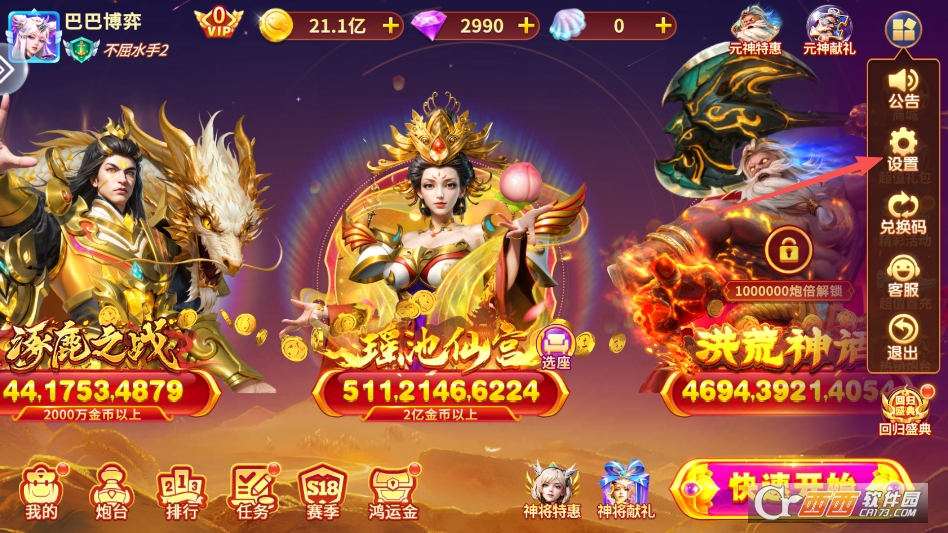Image resolution: width=948 pixels, height=533 pixels.
Task: Choose the 兑换码 redeem code entry
Action: (x=903, y=214)
